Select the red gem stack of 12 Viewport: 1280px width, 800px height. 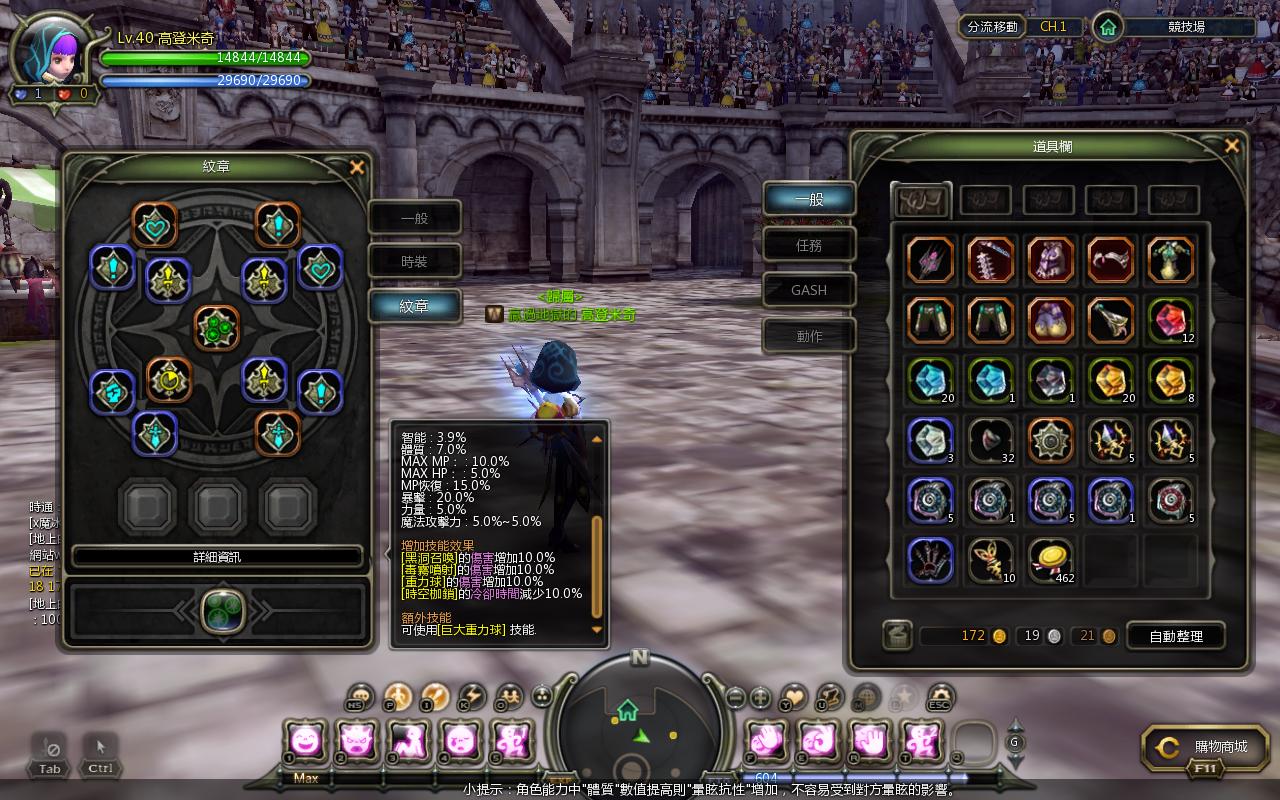1170,320
